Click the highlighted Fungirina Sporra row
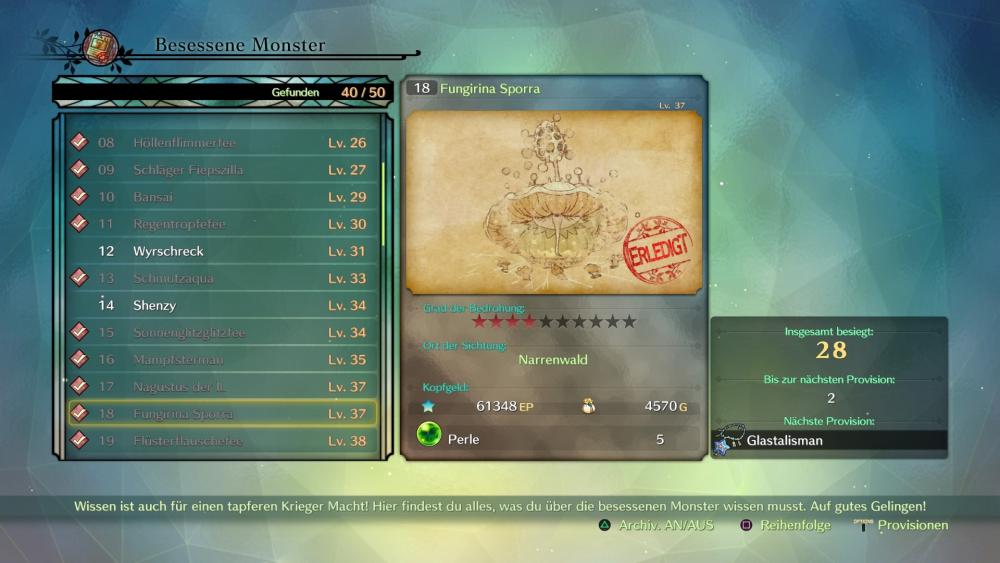This screenshot has height=563, width=1000. point(222,413)
